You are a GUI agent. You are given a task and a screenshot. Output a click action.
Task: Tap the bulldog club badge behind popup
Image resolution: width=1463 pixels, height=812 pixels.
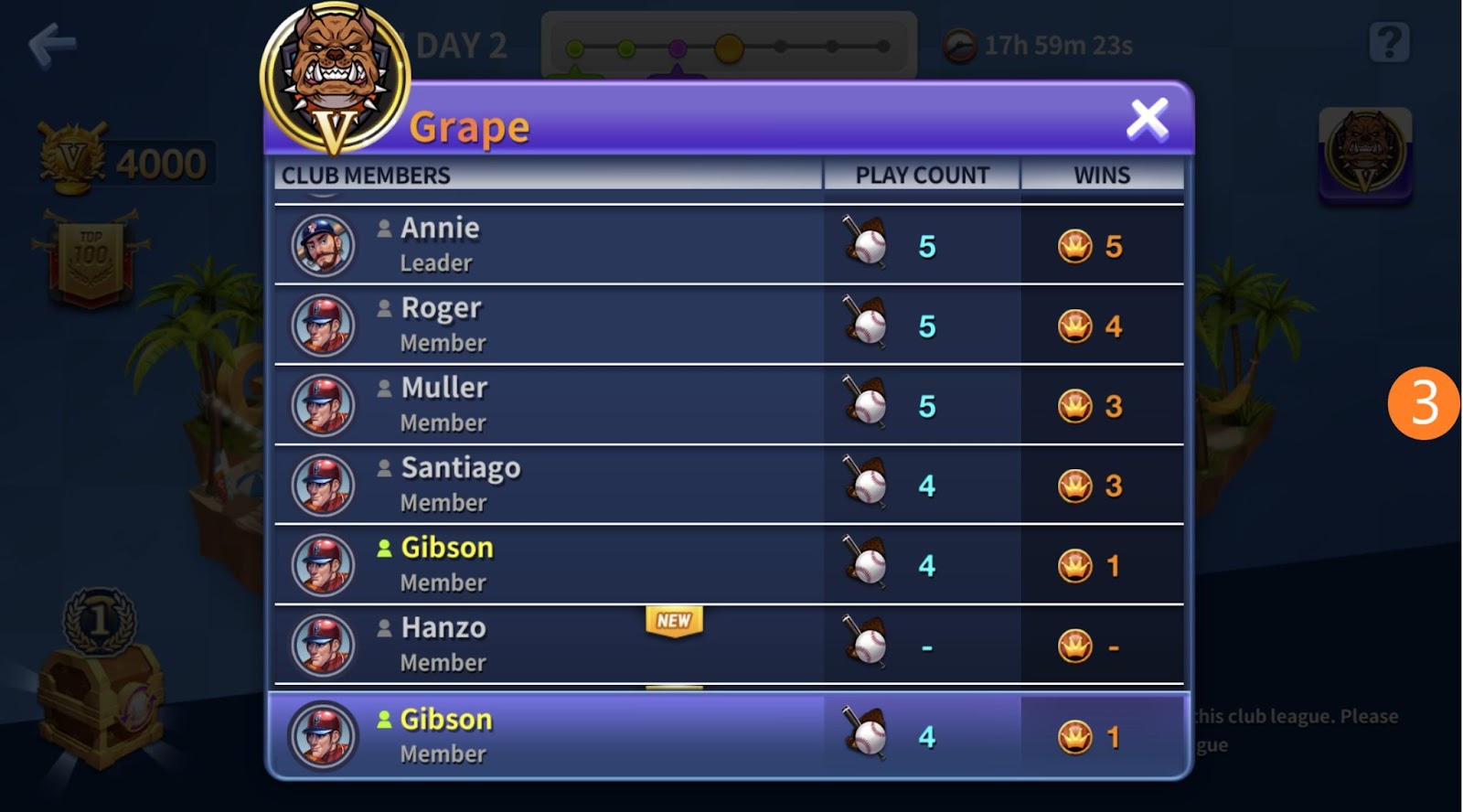pyautogui.click(x=1365, y=154)
